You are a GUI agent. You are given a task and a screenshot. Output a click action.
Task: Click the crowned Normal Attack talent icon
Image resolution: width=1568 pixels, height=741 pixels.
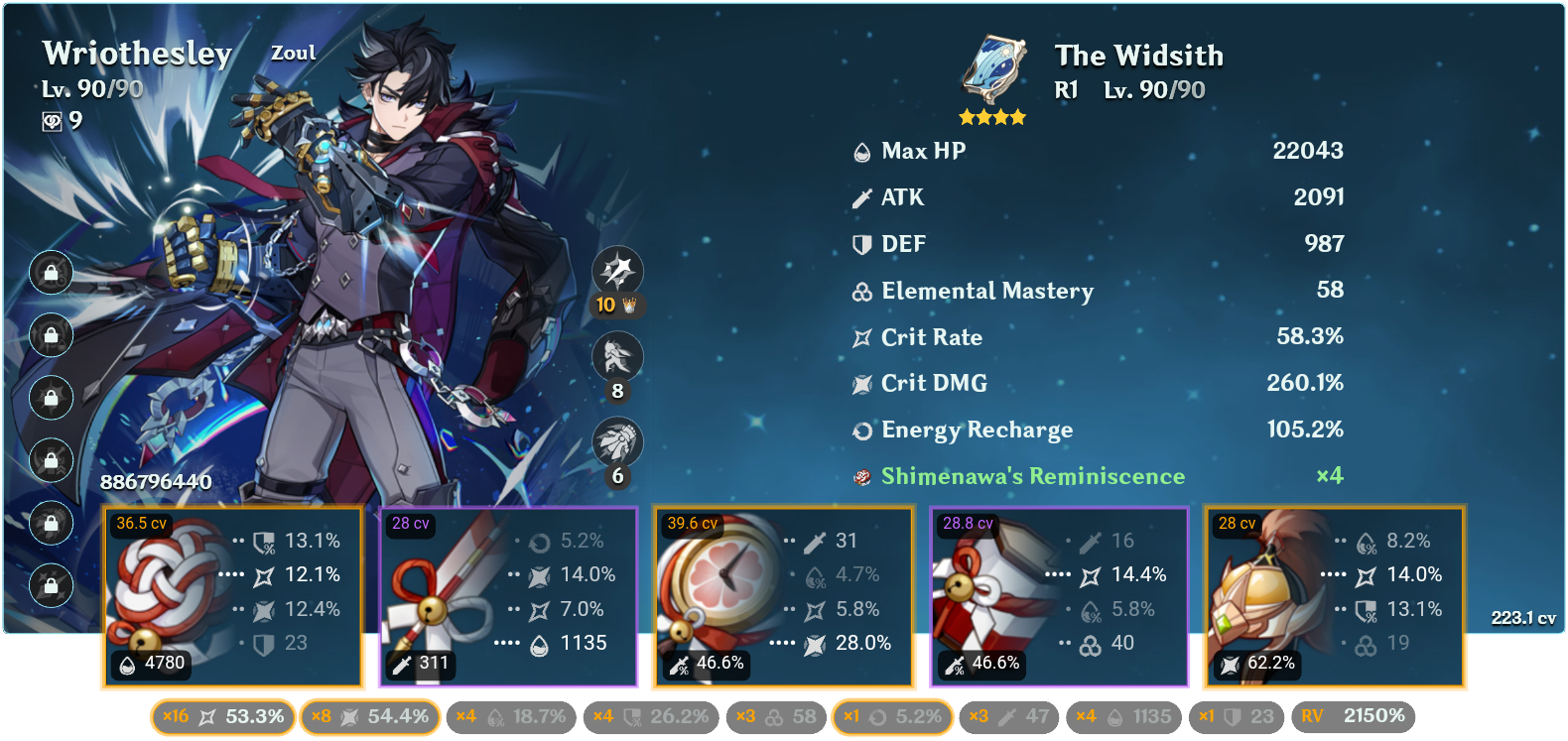coord(618,270)
